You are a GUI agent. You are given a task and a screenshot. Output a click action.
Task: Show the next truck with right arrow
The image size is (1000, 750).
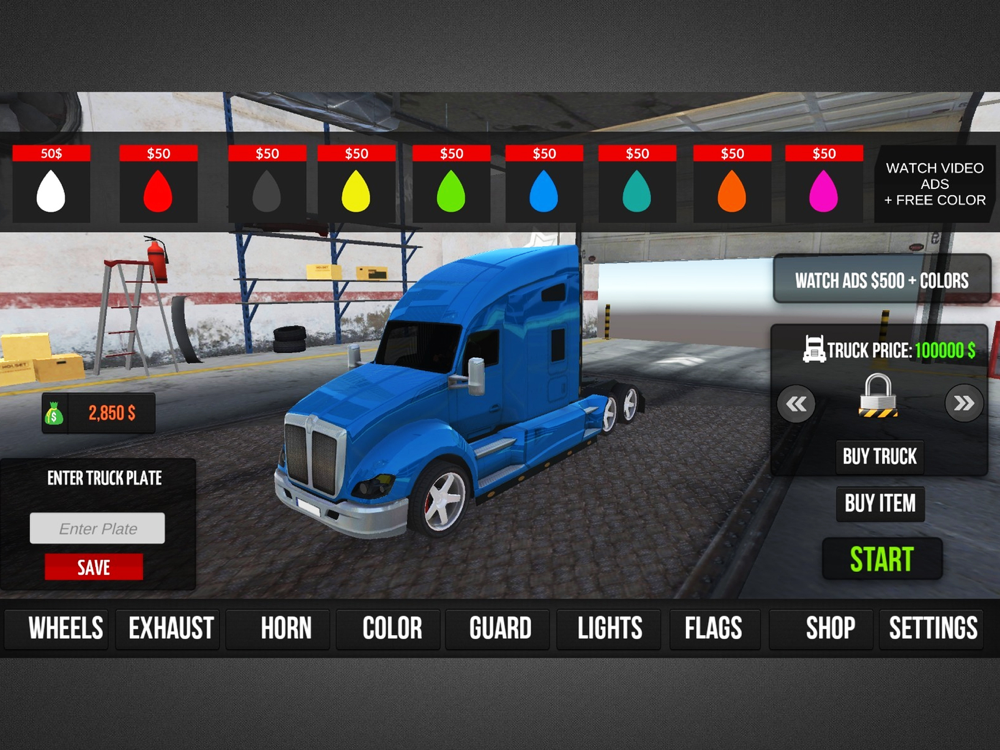click(963, 404)
